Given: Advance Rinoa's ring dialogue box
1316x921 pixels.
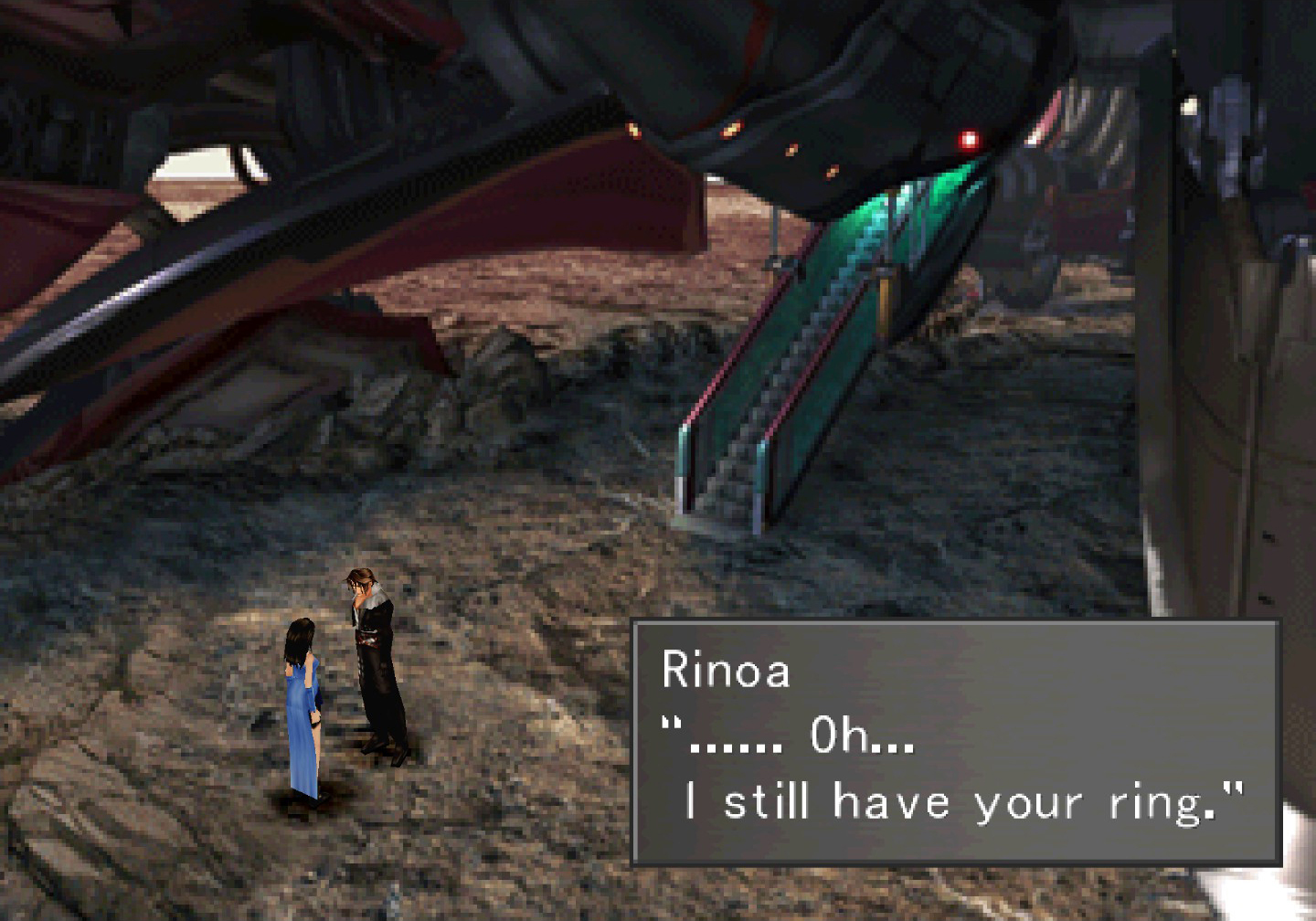Looking at the screenshot, I should (955, 742).
